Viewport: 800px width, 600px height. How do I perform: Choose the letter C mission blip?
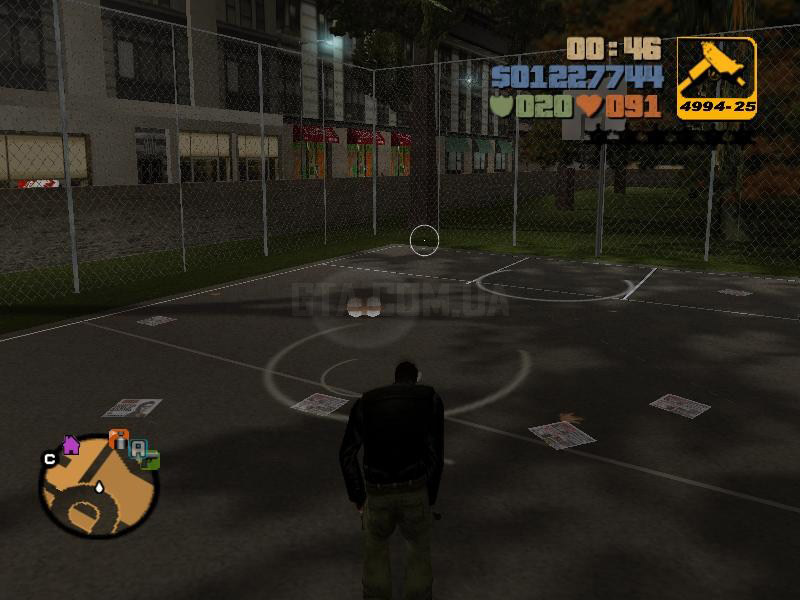tap(48, 459)
